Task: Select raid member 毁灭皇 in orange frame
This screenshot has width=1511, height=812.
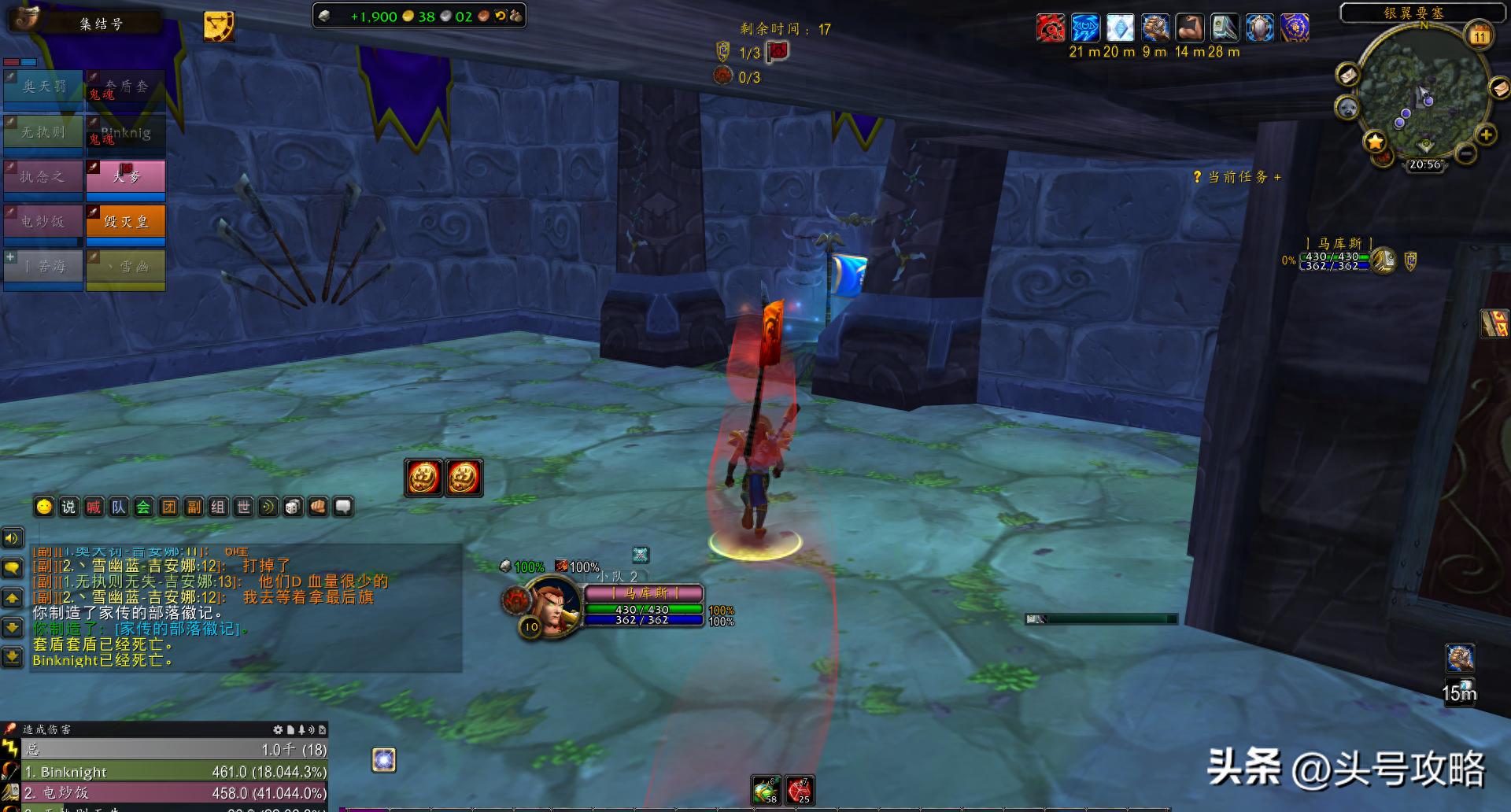Action: [x=126, y=222]
